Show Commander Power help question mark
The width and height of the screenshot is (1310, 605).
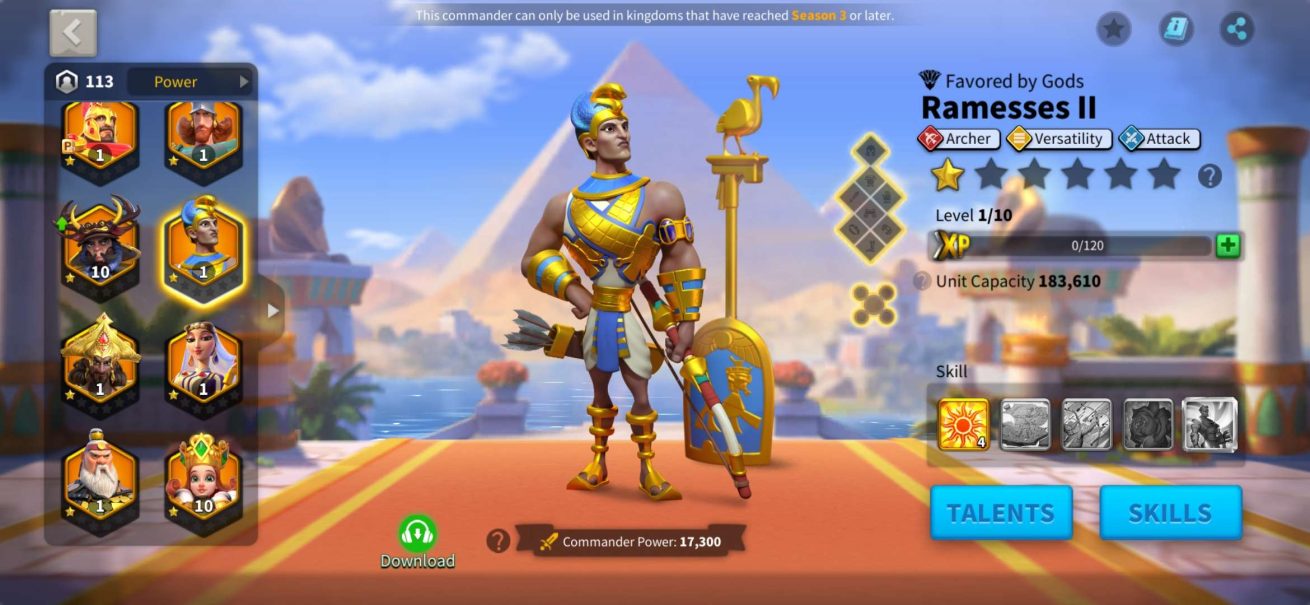coord(498,541)
